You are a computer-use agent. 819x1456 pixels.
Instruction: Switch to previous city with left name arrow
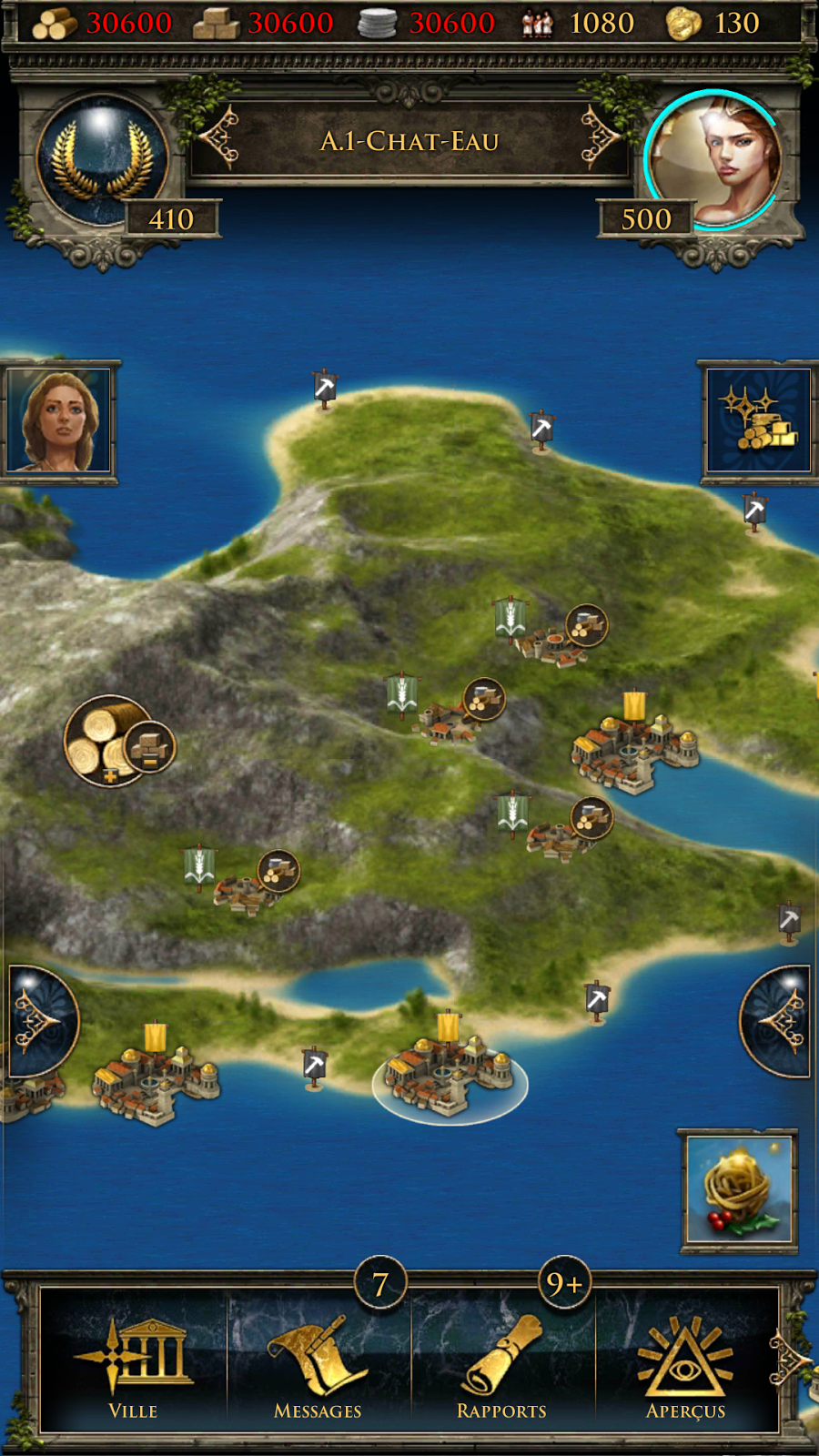pyautogui.click(x=219, y=138)
